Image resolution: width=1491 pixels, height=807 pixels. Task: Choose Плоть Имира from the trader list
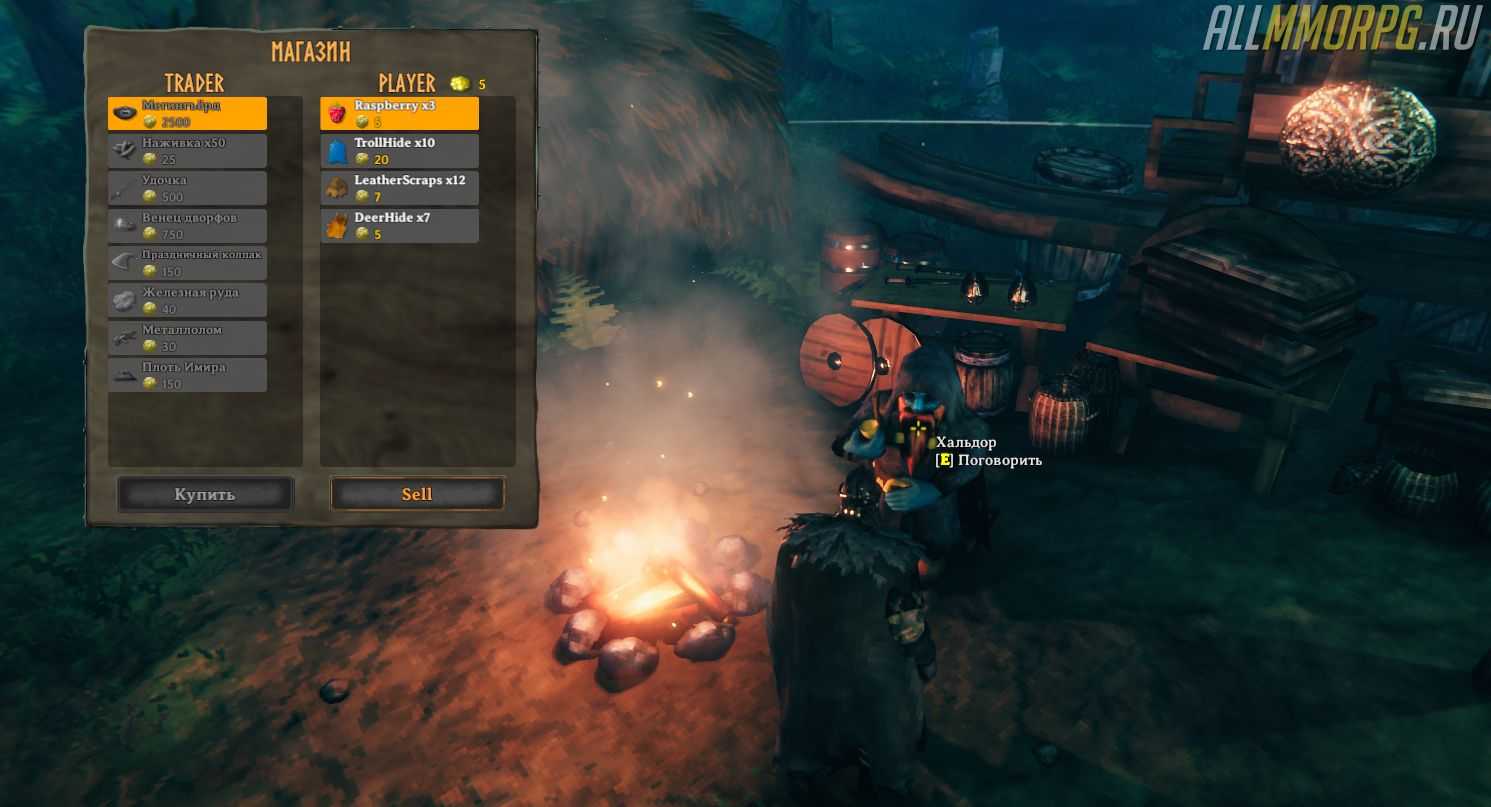187,375
